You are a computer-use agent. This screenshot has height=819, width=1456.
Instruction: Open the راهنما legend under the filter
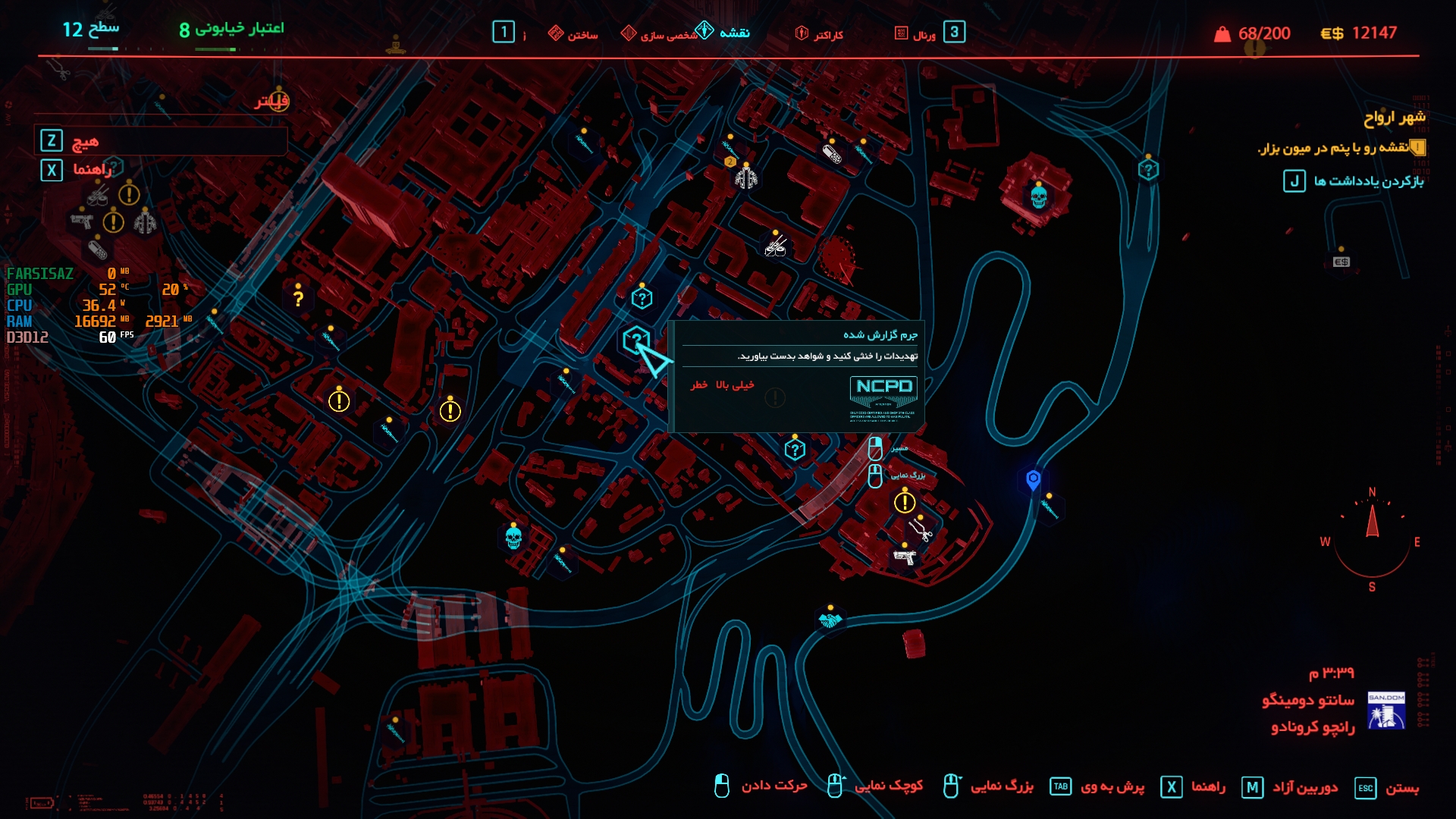tap(92, 170)
